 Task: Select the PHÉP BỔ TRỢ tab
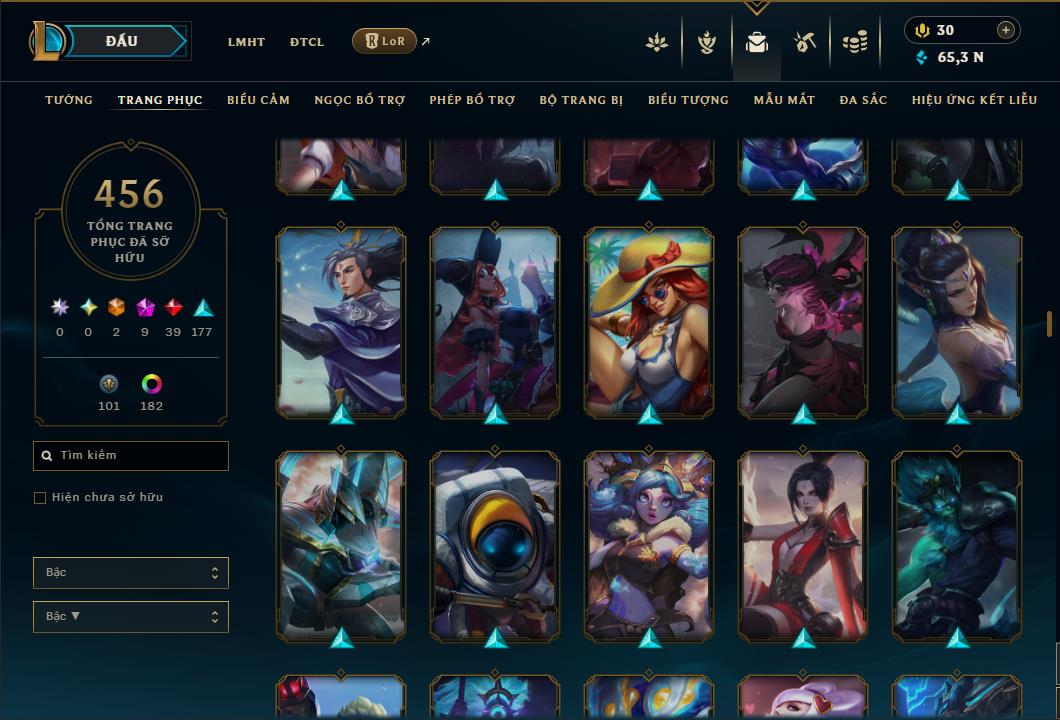pos(472,100)
